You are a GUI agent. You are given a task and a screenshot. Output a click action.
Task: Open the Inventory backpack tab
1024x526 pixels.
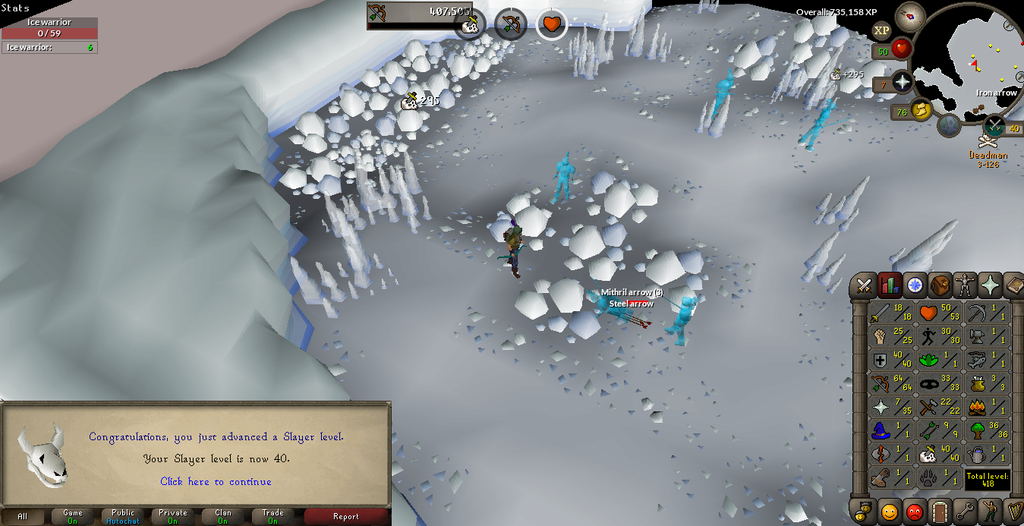coord(939,285)
